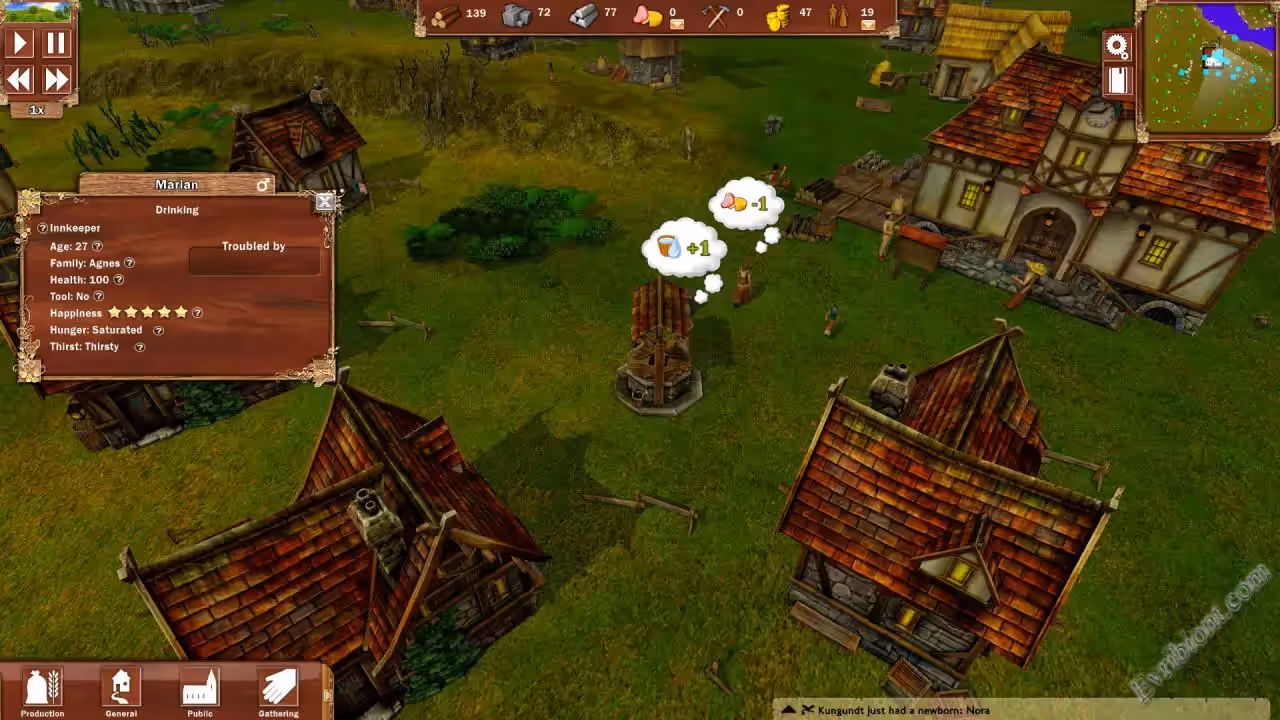Choose the Gathering category
The height and width of the screenshot is (720, 1280).
coord(278,691)
